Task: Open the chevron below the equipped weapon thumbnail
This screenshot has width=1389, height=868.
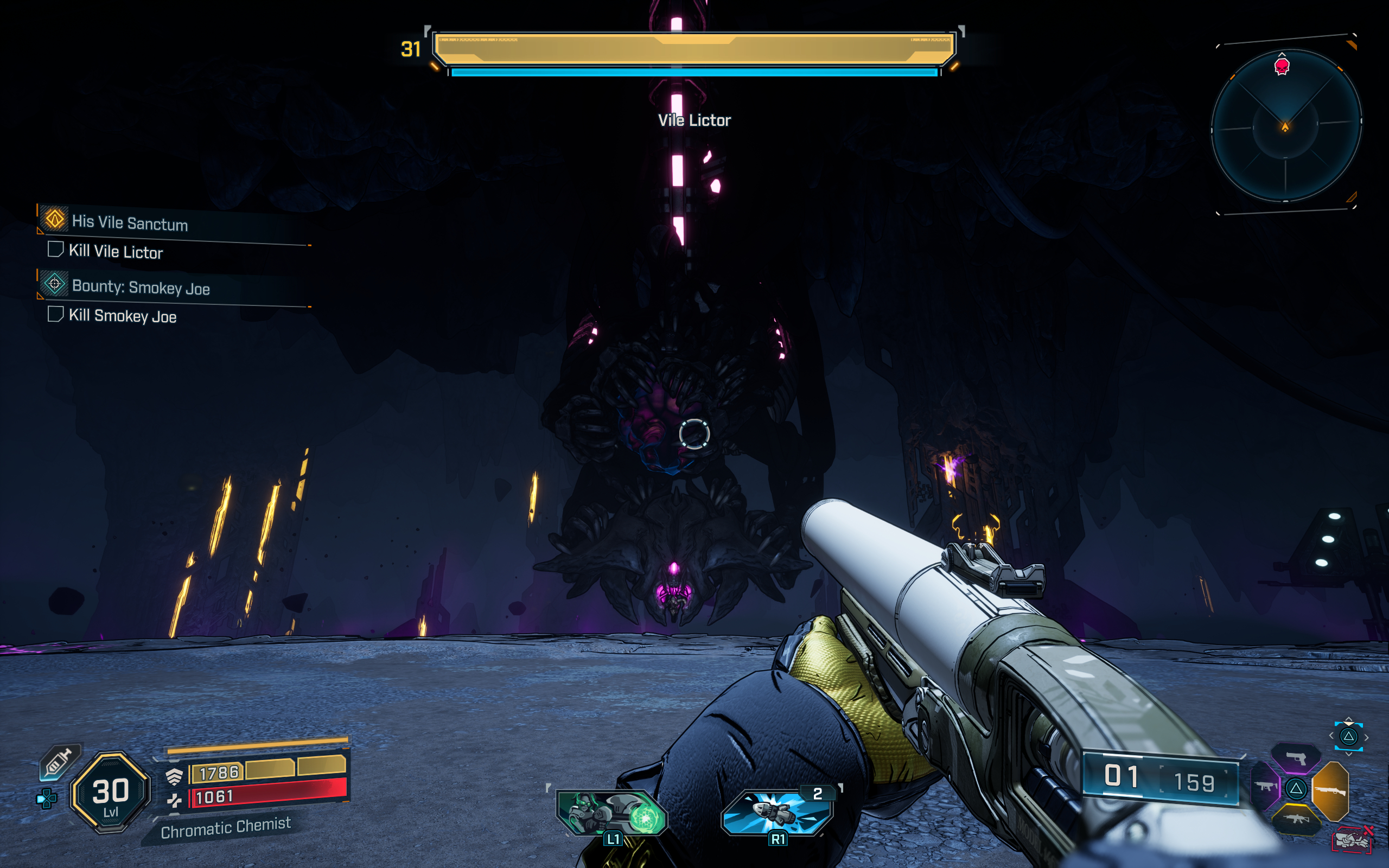Action: coord(1349,754)
